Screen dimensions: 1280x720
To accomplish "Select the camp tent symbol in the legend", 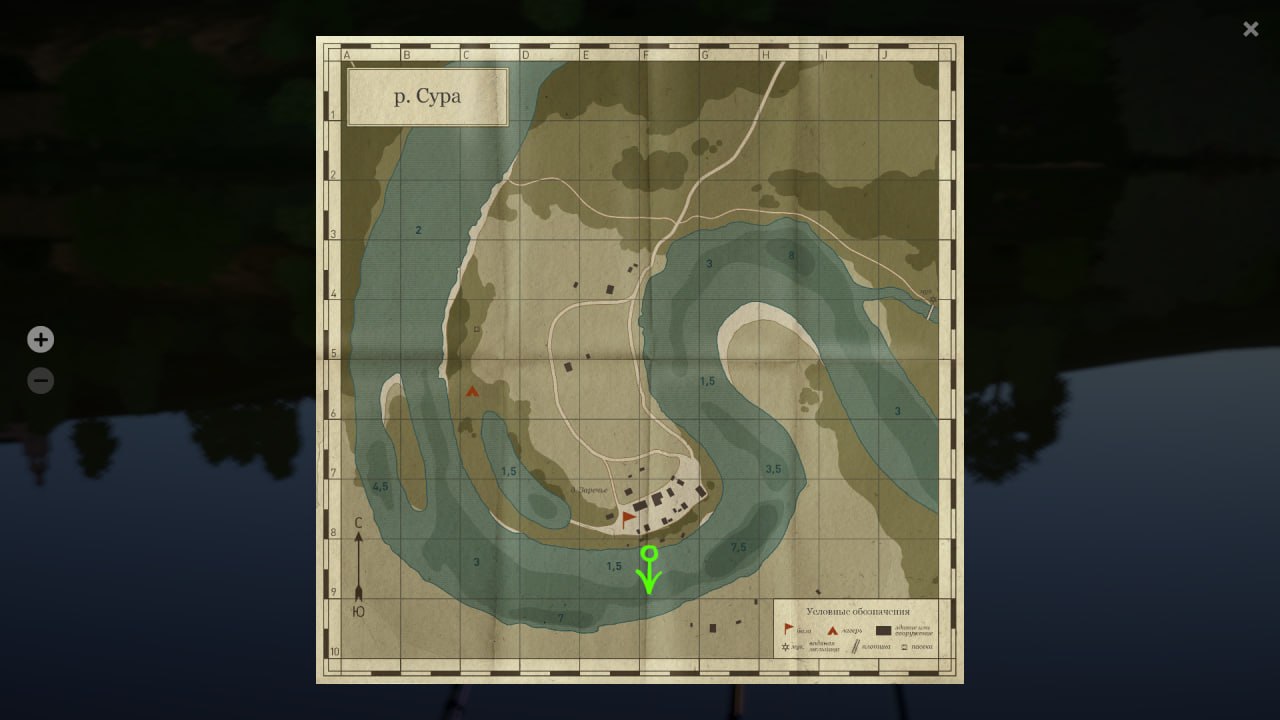I will coord(833,630).
